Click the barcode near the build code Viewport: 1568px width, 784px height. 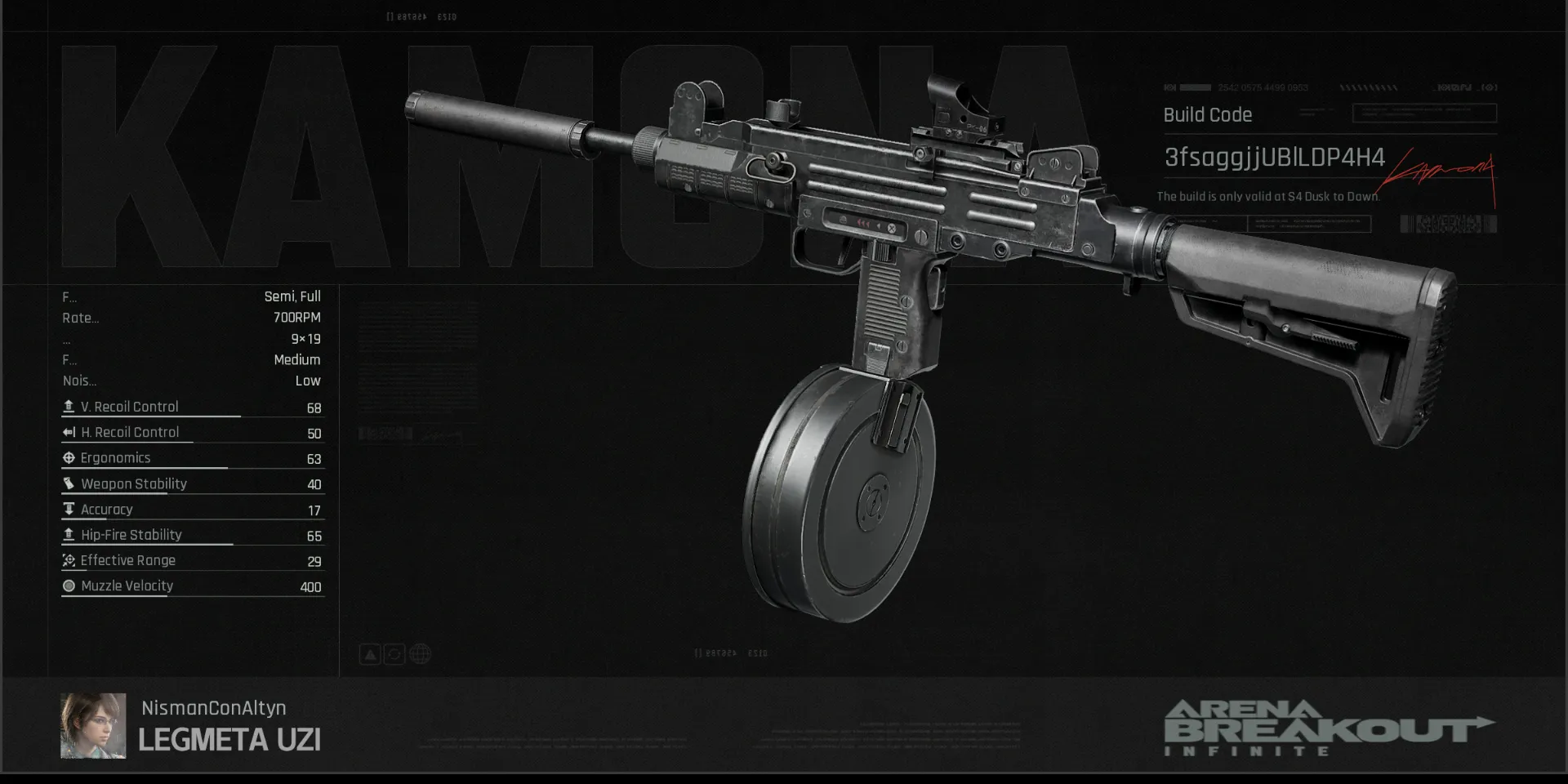(1447, 223)
